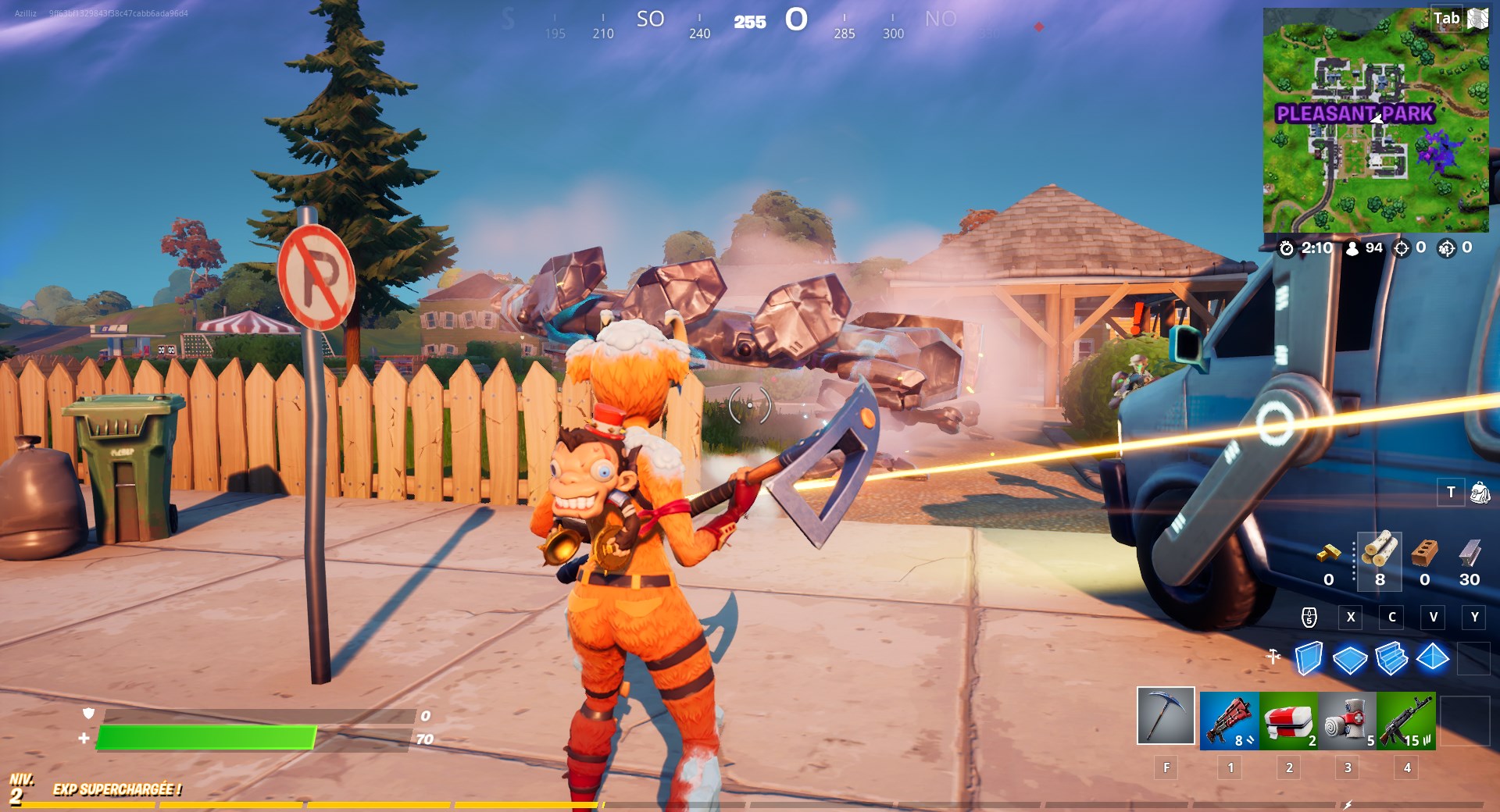Click the Y keybind box under roof piece
Image resolution: width=1500 pixels, height=812 pixels.
coord(1474,618)
